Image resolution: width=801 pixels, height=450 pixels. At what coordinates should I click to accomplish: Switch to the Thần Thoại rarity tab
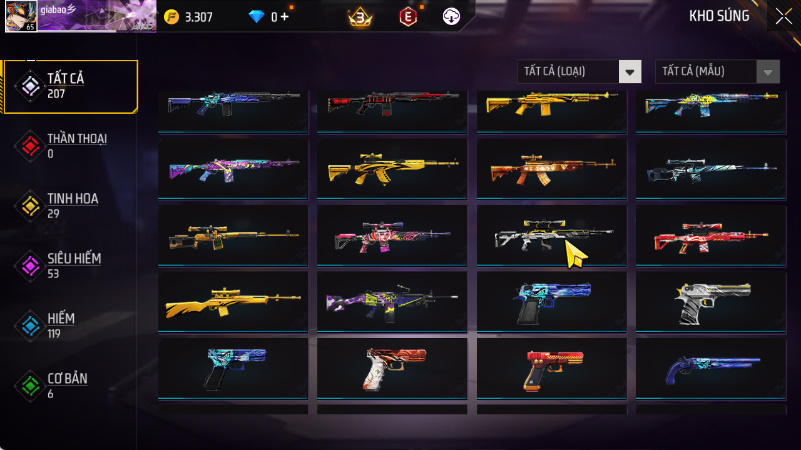[x=70, y=145]
